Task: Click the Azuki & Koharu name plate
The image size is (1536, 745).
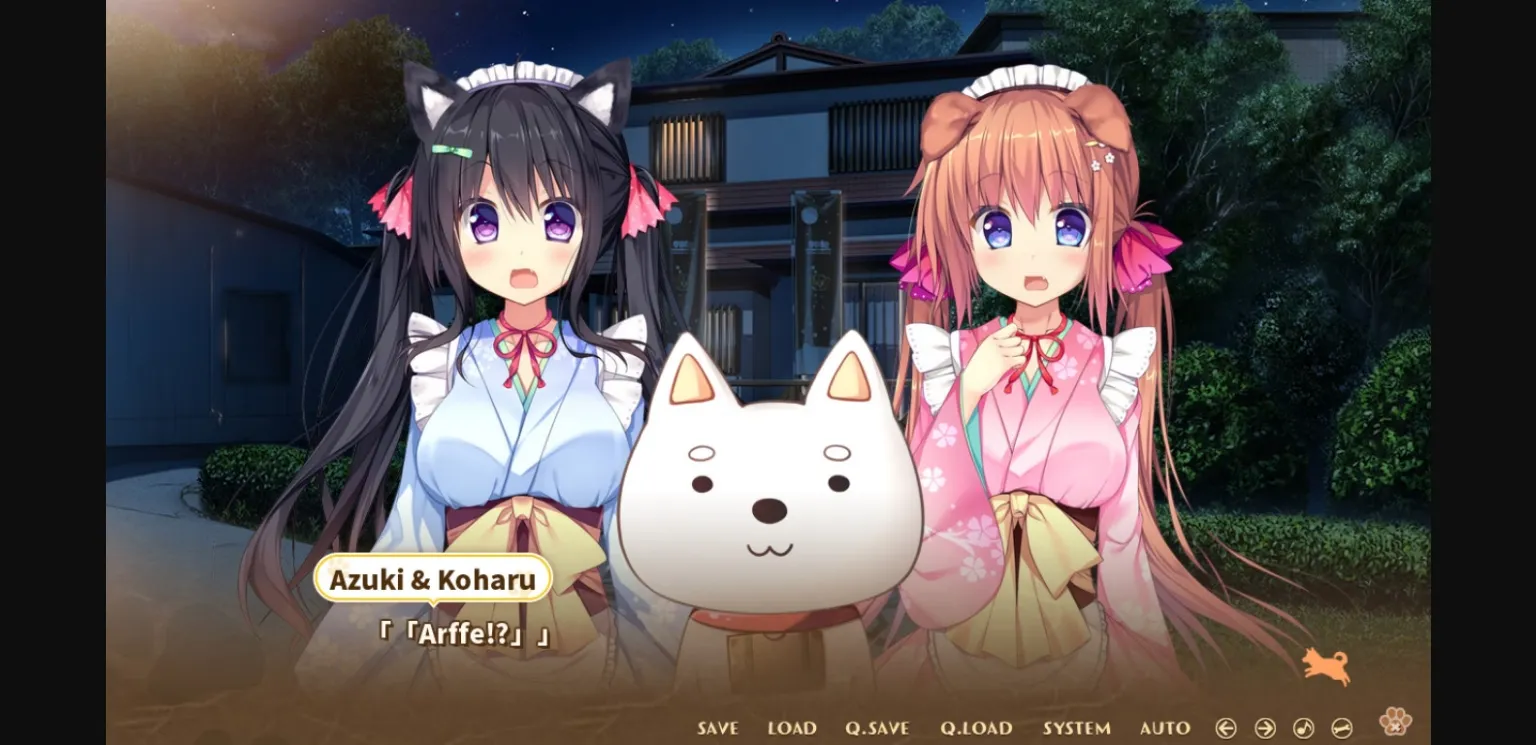Action: (432, 578)
